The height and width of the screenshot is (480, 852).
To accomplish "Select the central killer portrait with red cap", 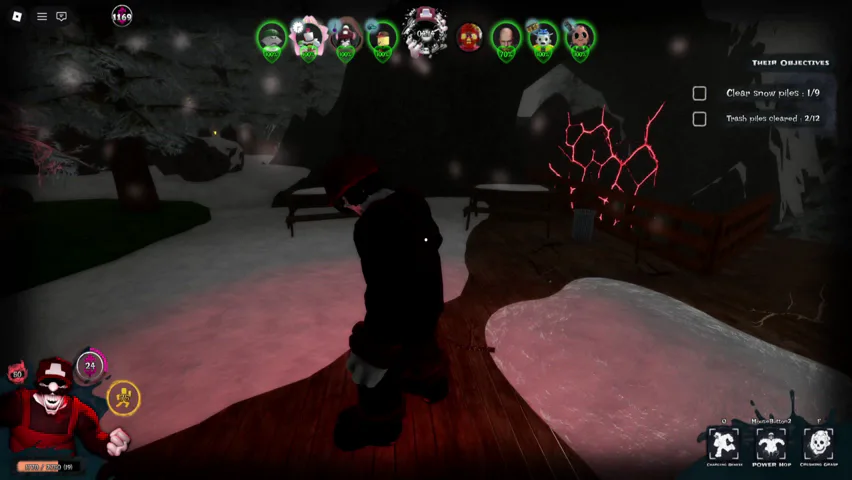I will pyautogui.click(x=425, y=33).
